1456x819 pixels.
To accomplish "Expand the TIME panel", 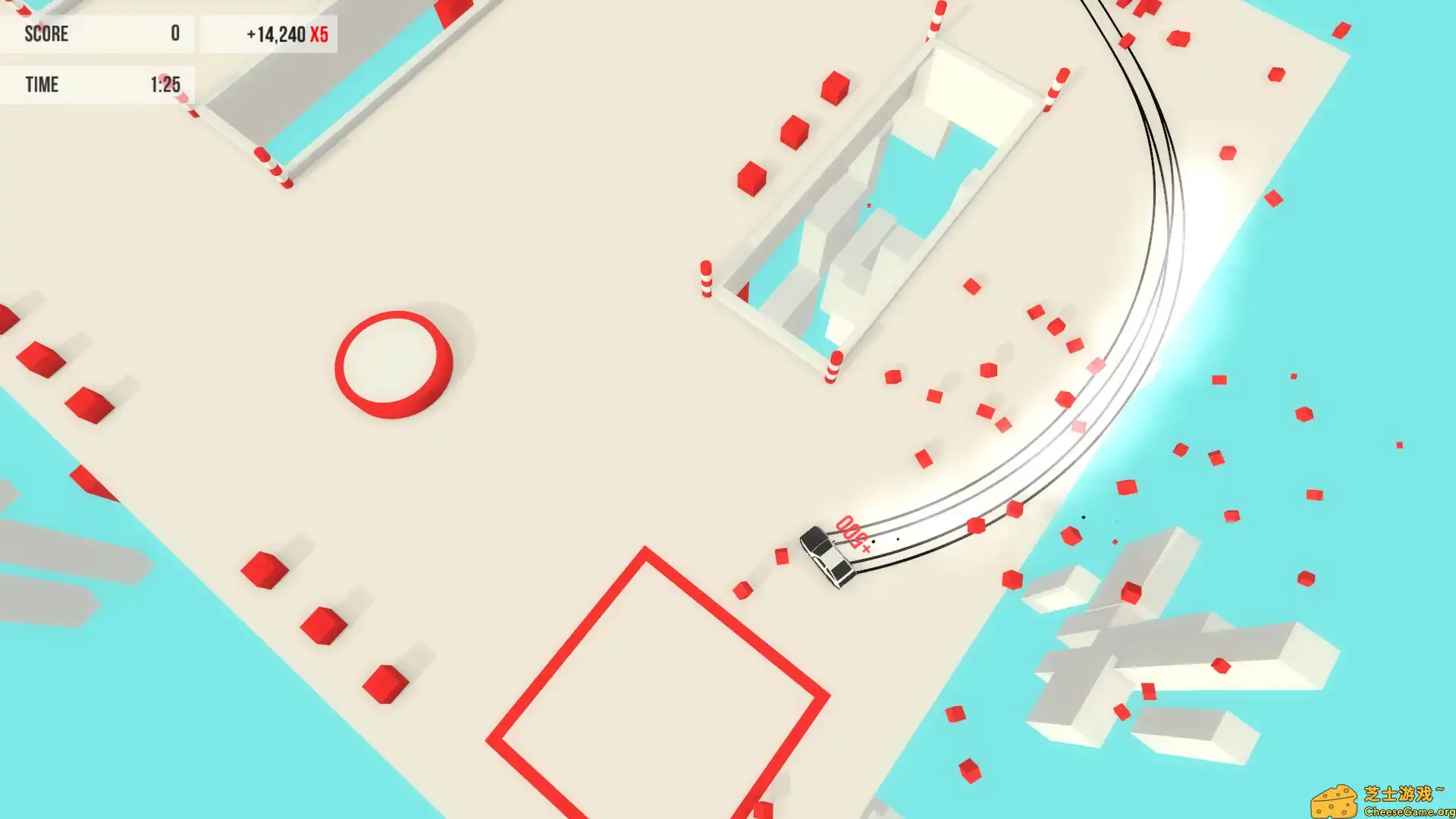I will click(99, 84).
